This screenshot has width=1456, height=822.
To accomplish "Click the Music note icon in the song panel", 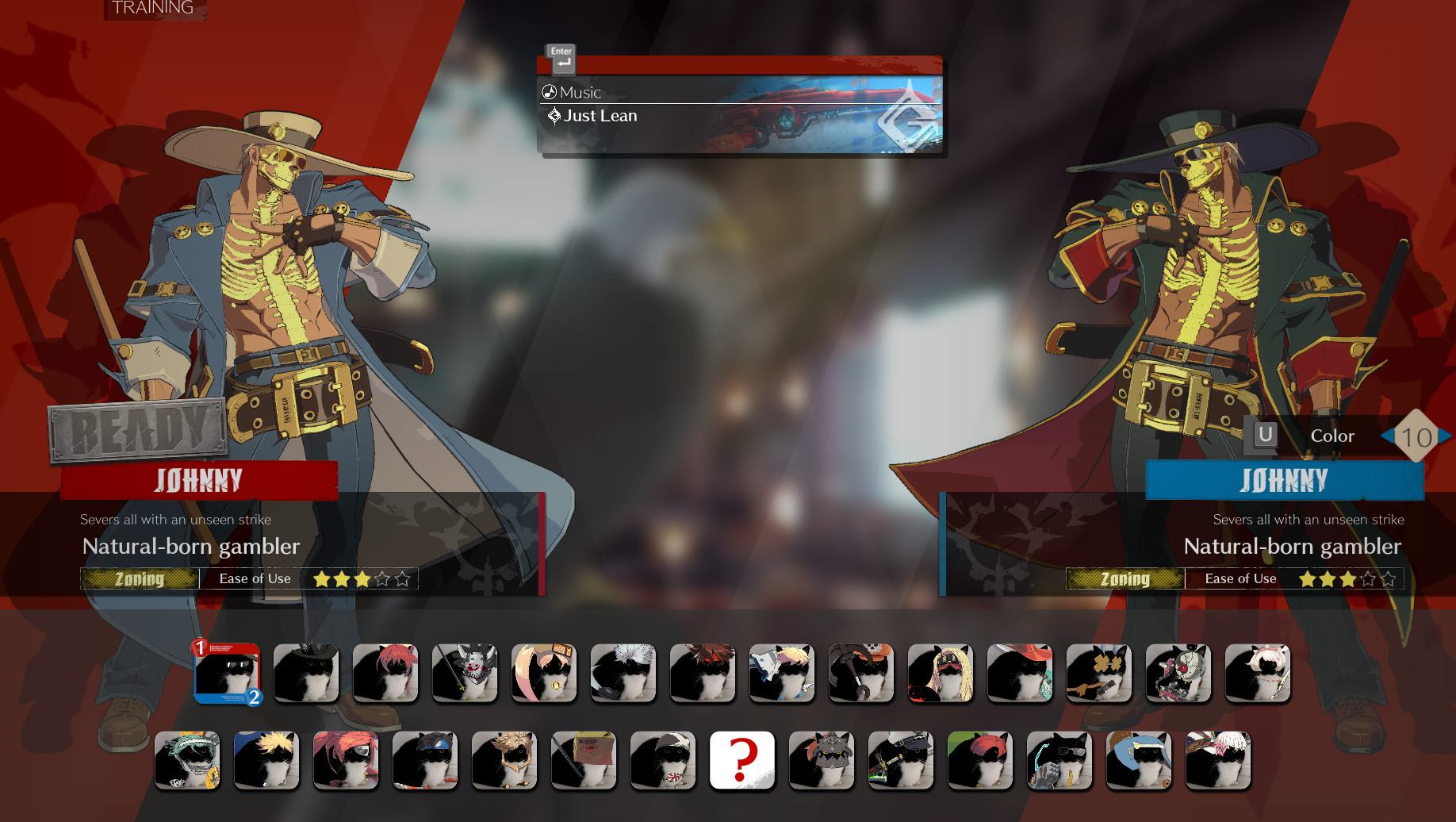I will coord(548,91).
